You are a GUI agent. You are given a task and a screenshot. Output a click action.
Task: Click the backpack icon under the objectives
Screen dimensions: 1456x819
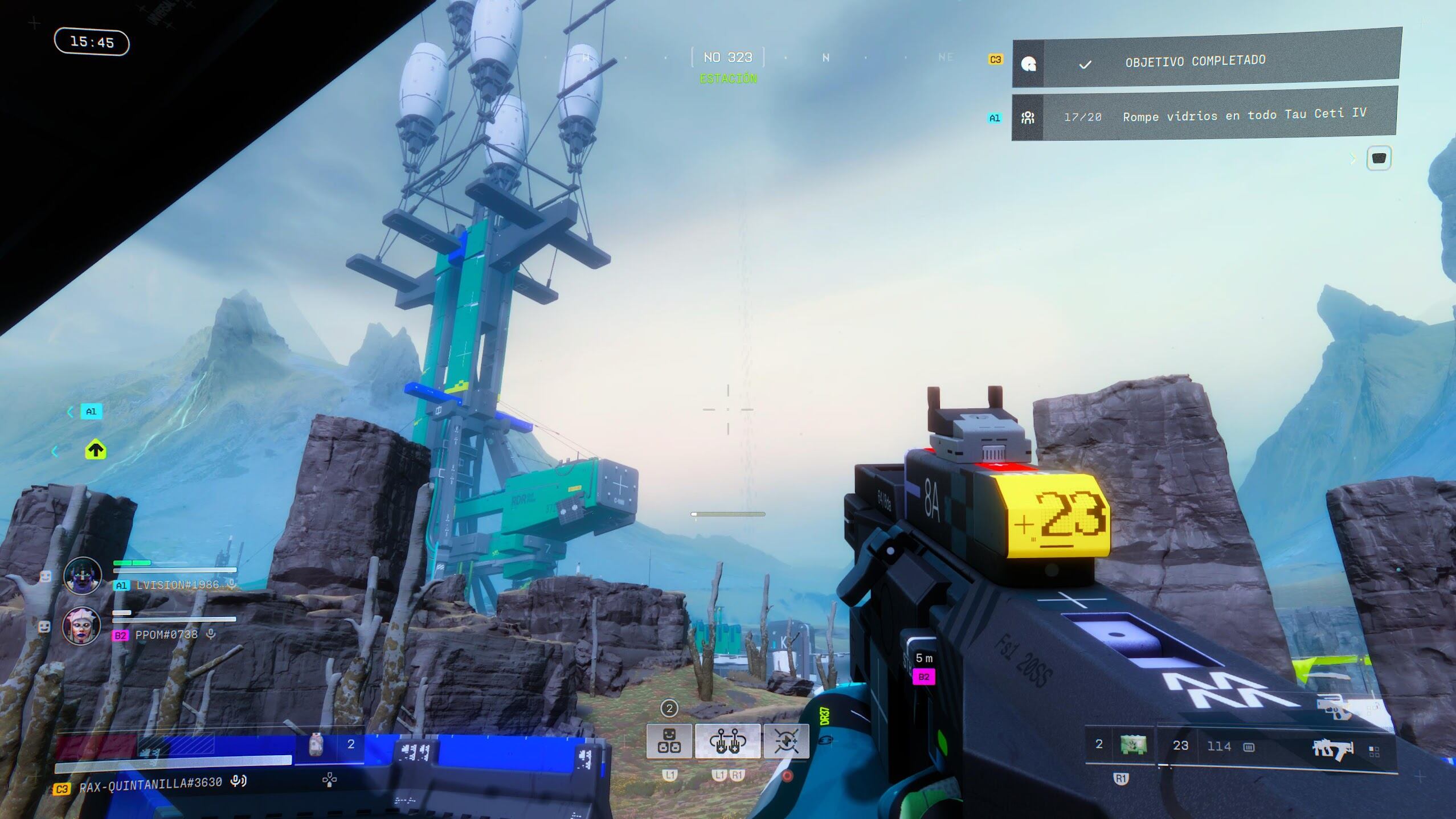pos(1379,158)
